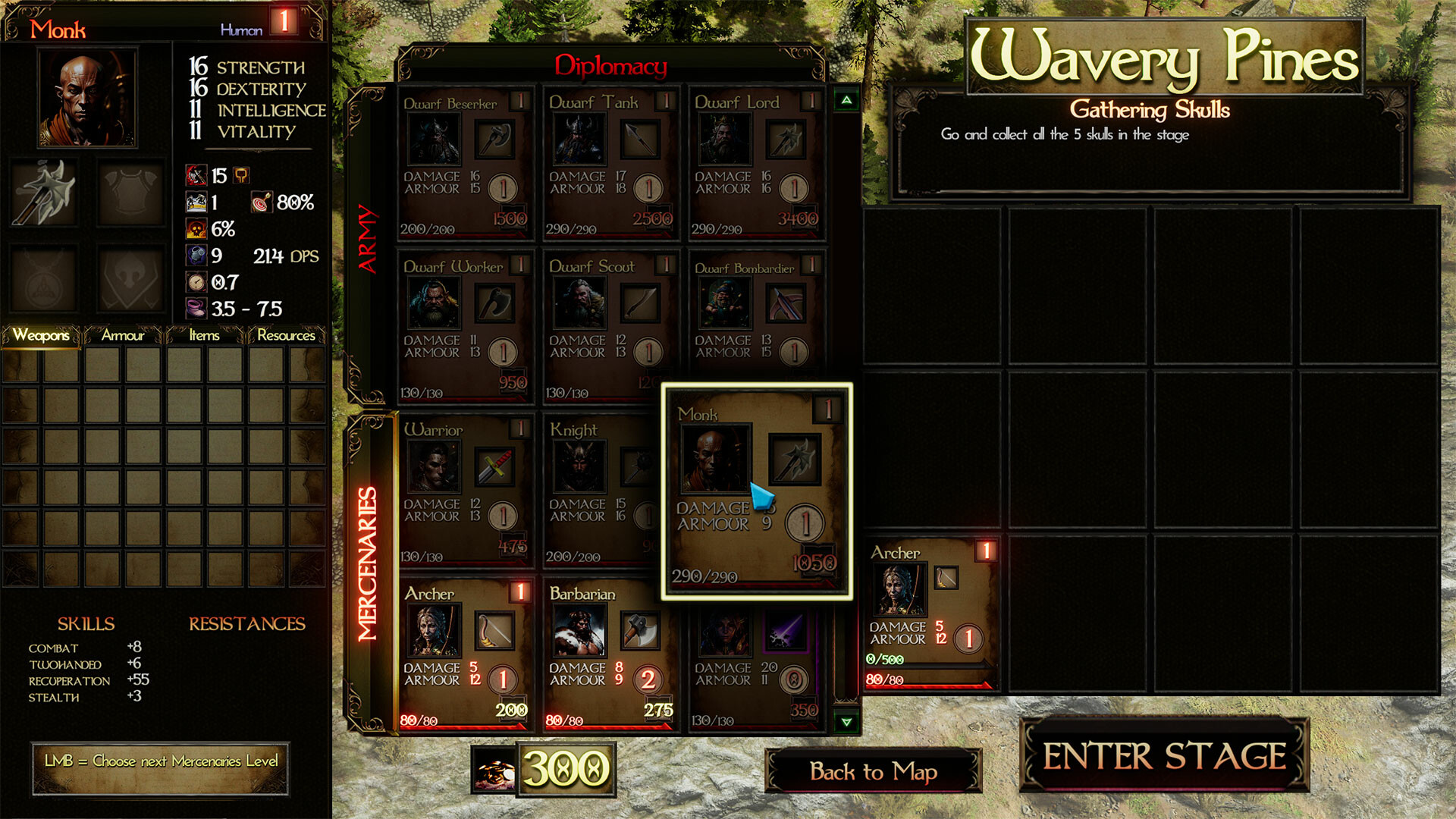The width and height of the screenshot is (1456, 819).
Task: Click the Warrior's sword weapon icon
Action: 497,468
